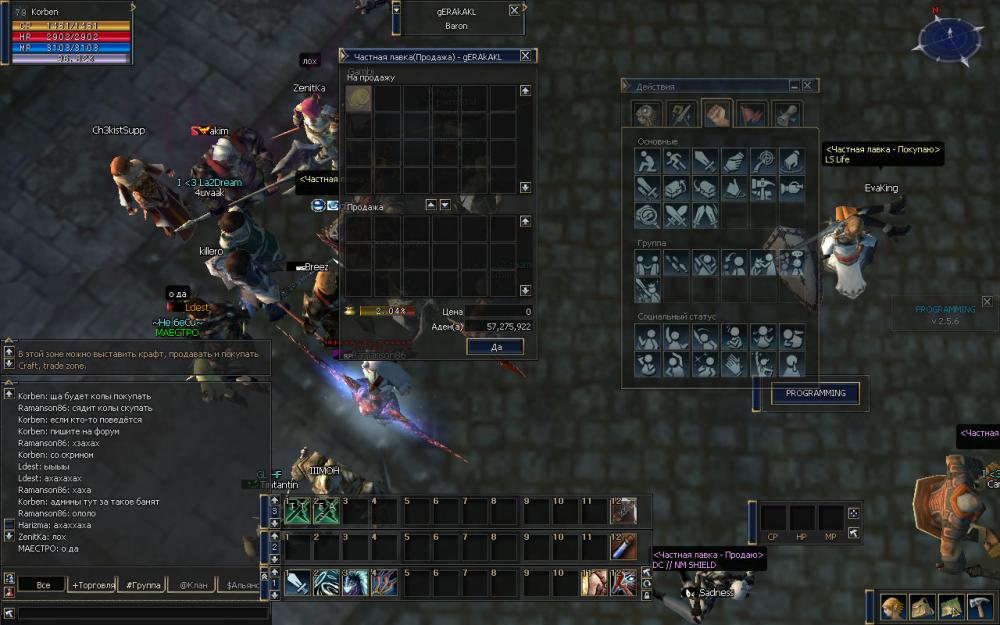
Task: Switch to the #Группа chat tab
Action: point(142,584)
